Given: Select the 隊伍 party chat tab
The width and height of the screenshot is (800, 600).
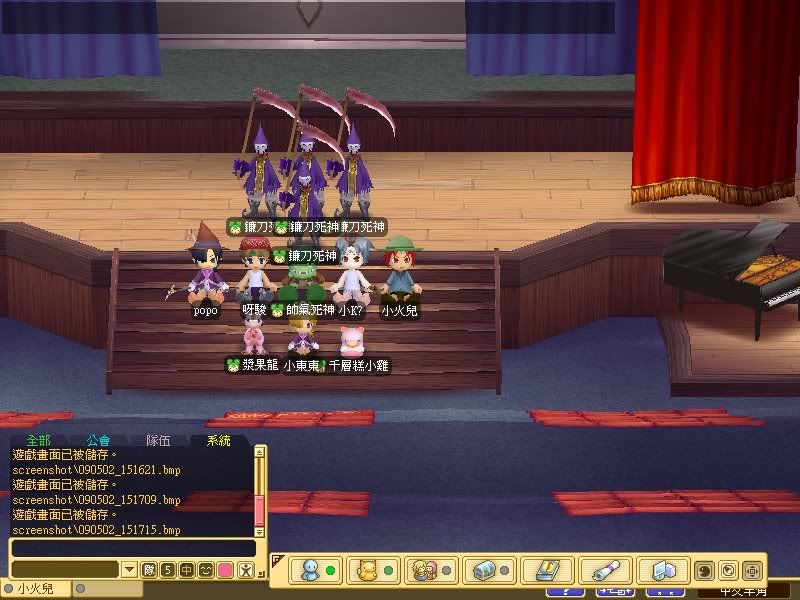Looking at the screenshot, I should [158, 440].
